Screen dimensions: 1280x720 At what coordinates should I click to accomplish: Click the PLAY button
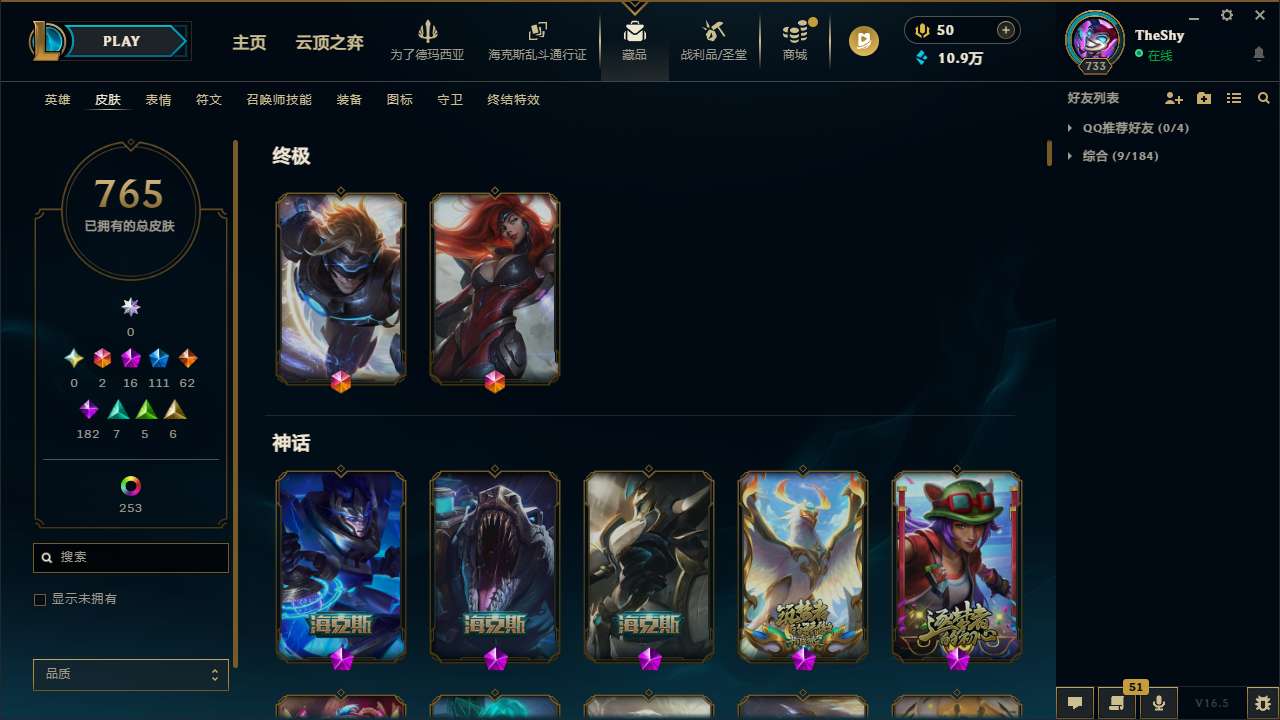pyautogui.click(x=121, y=41)
